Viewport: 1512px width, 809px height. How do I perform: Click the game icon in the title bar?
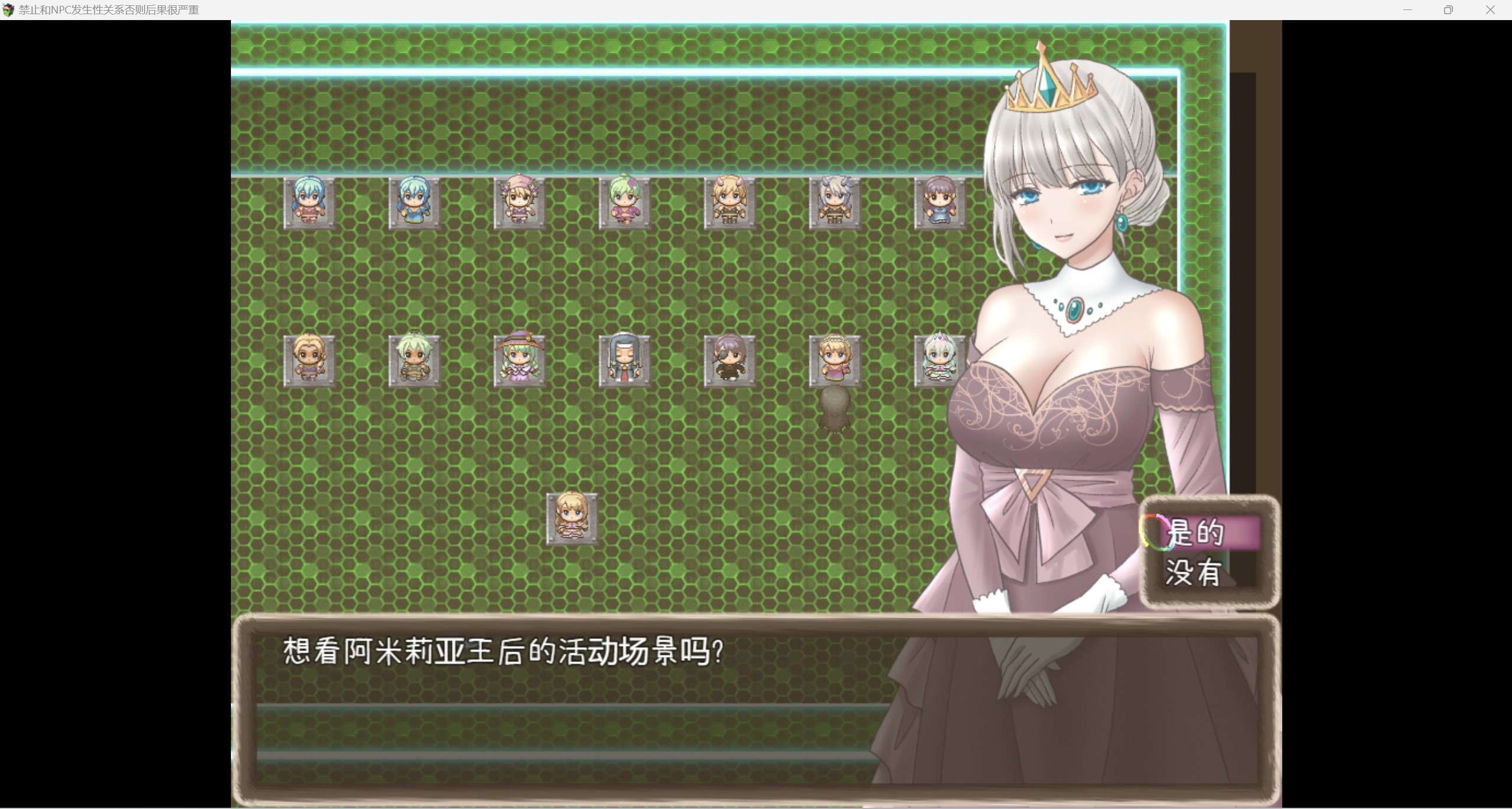(x=9, y=9)
